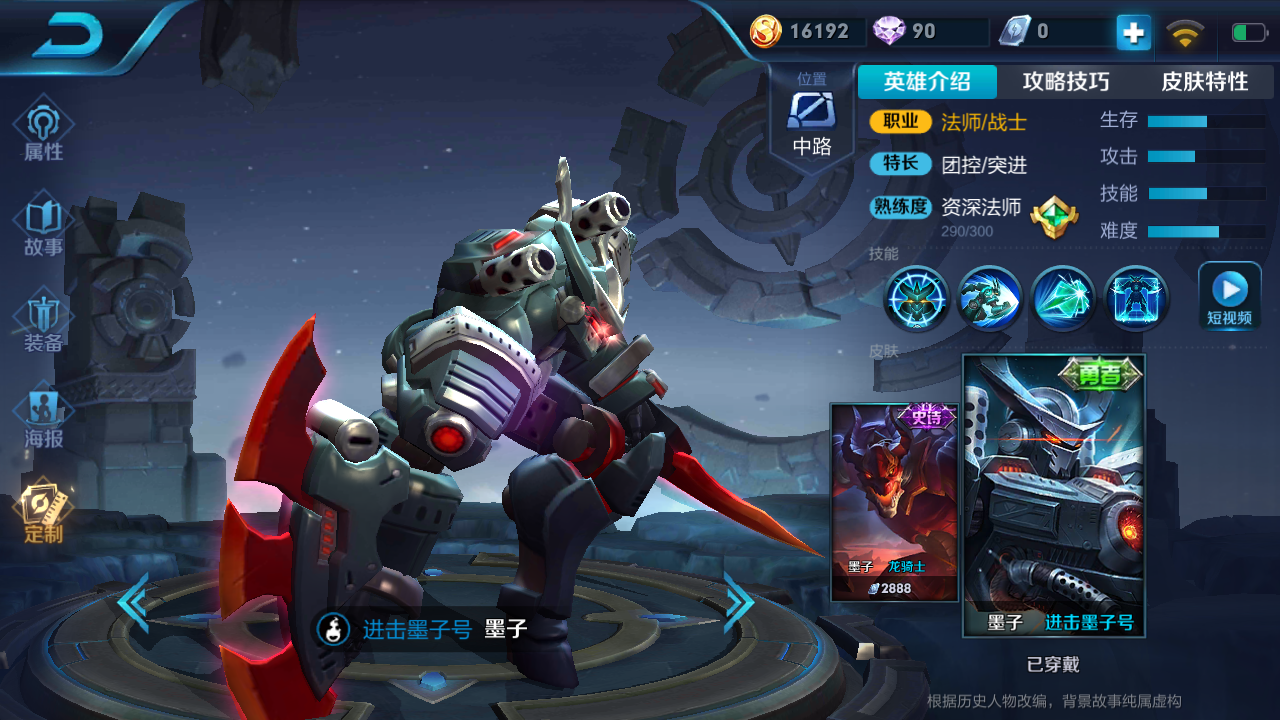Open the 装备 equipment section
1280x720 pixels.
[x=44, y=322]
